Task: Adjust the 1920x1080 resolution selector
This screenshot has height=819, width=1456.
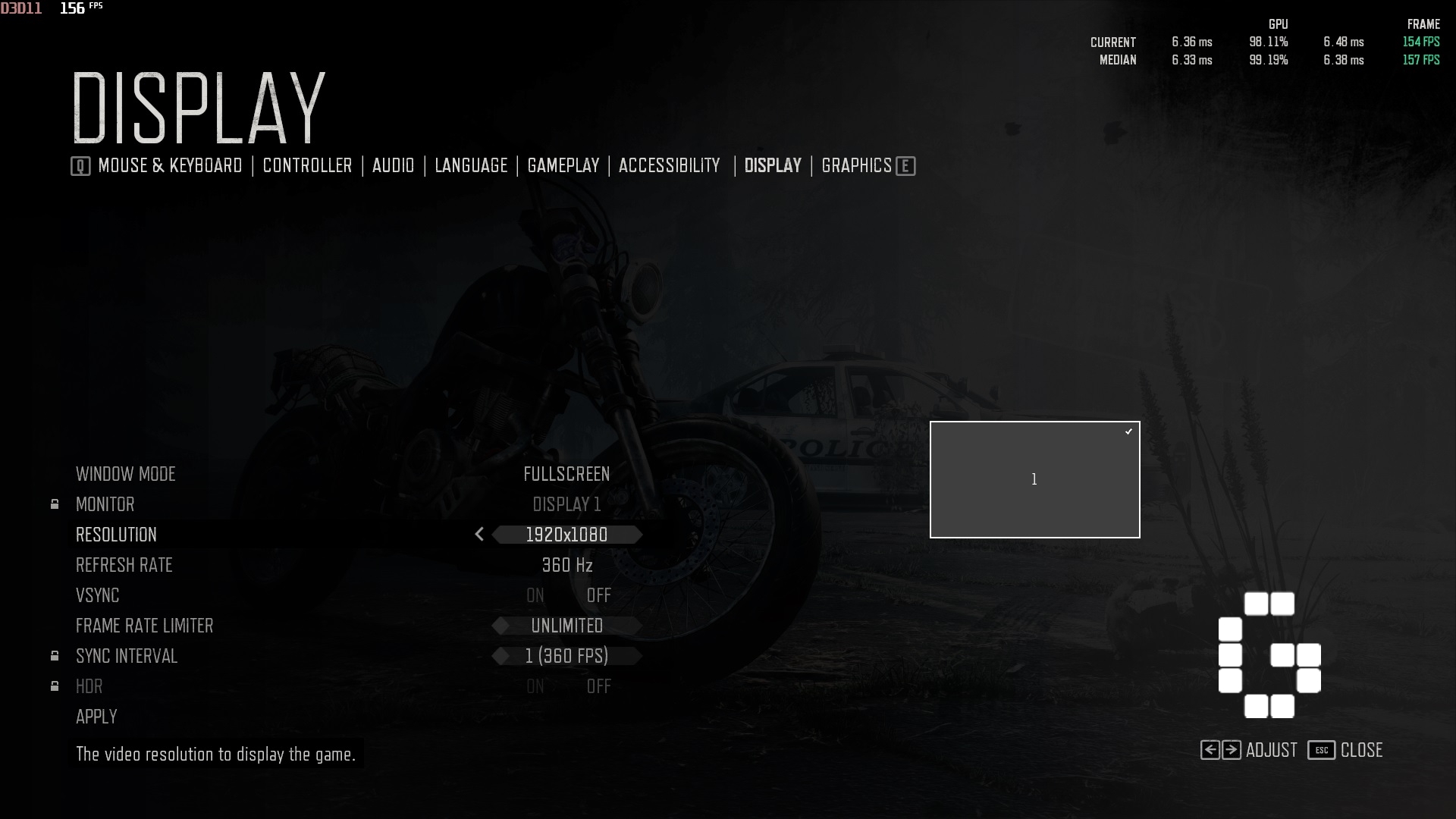Action: click(x=566, y=535)
